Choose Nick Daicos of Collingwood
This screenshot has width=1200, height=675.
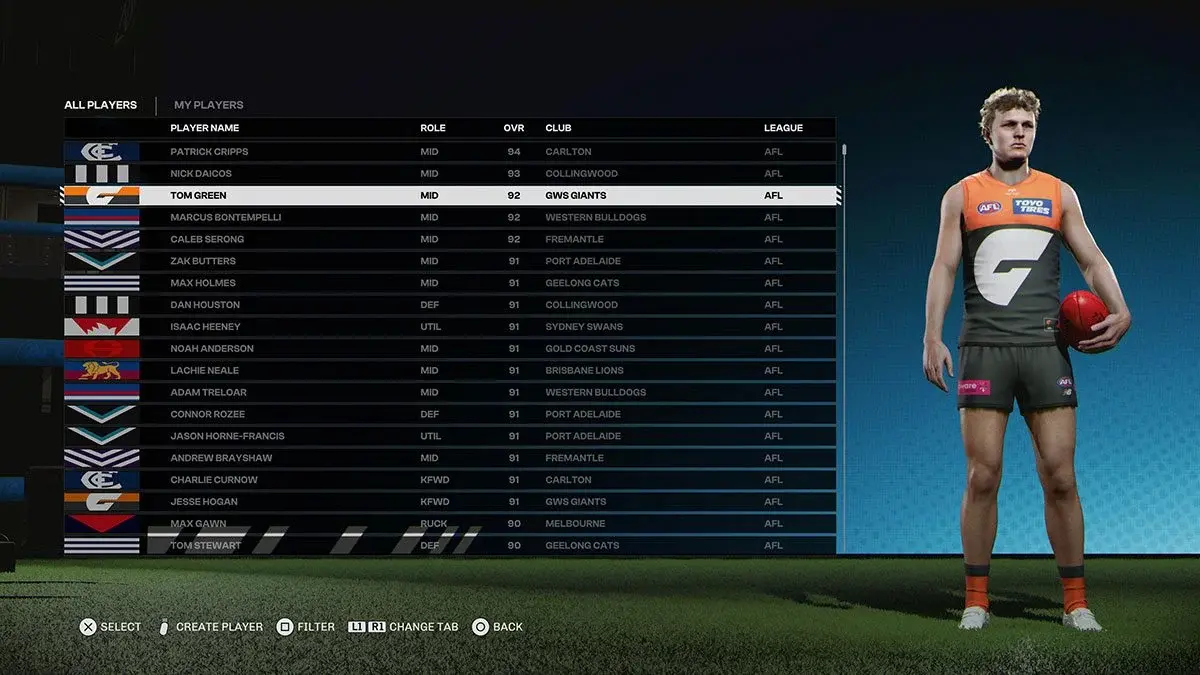201,174
